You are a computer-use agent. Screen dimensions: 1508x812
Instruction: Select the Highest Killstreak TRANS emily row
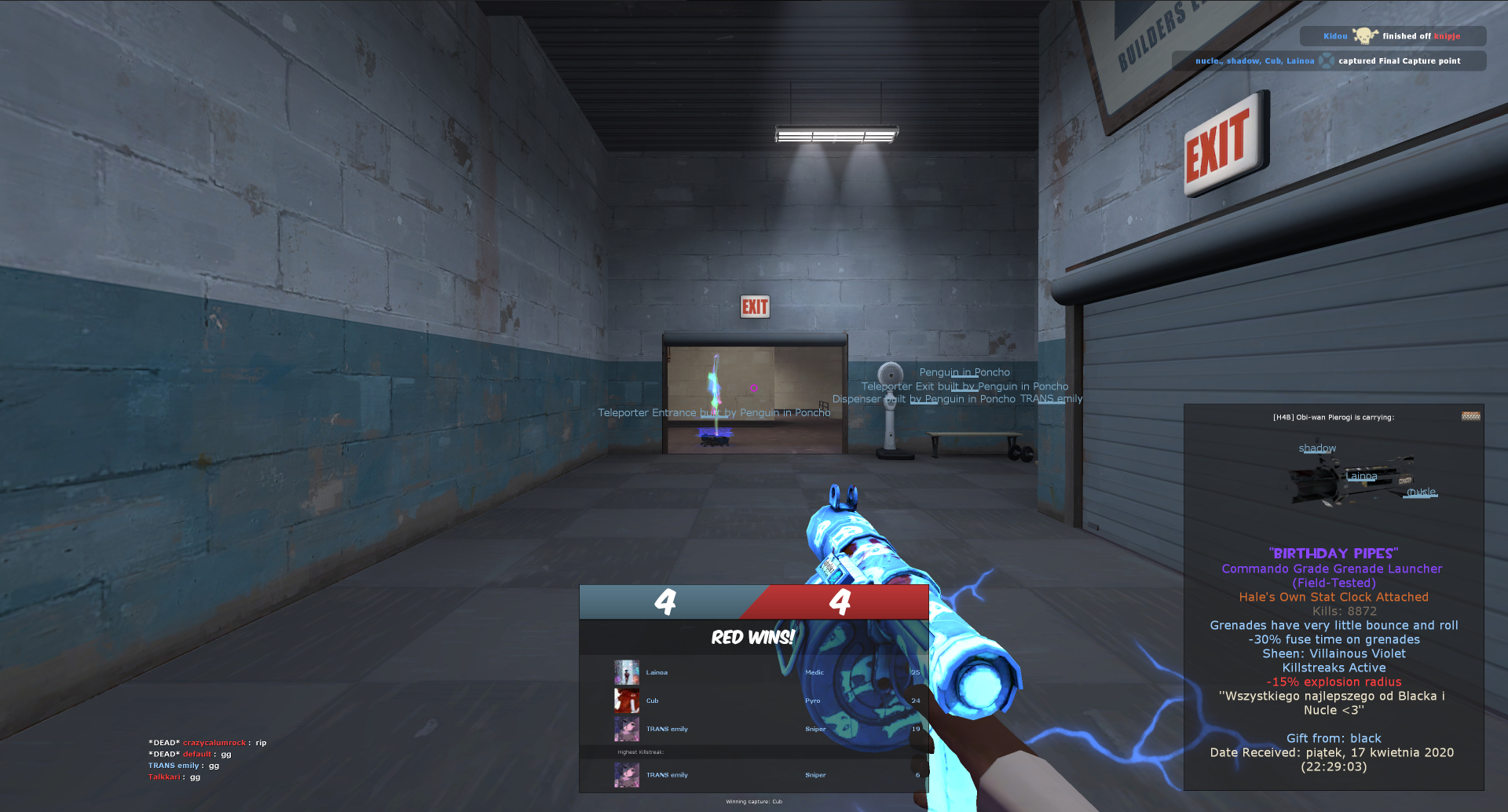pos(754,774)
